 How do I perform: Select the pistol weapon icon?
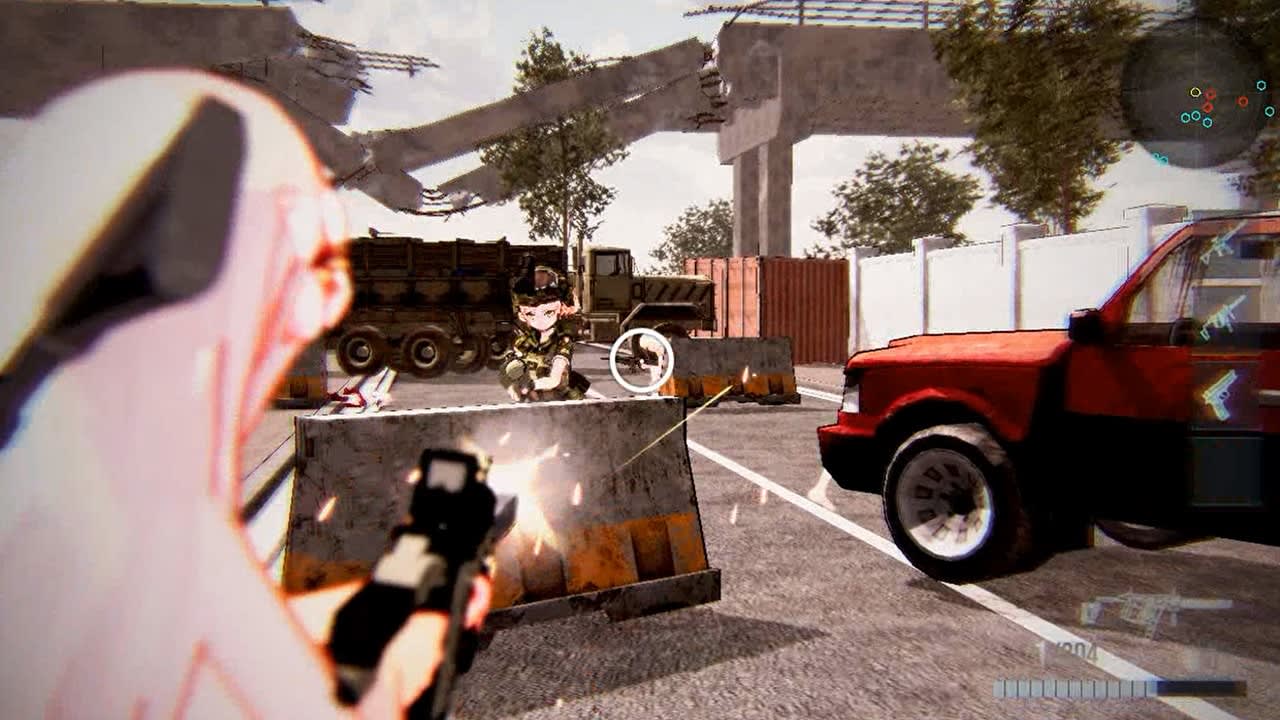(x=1220, y=392)
